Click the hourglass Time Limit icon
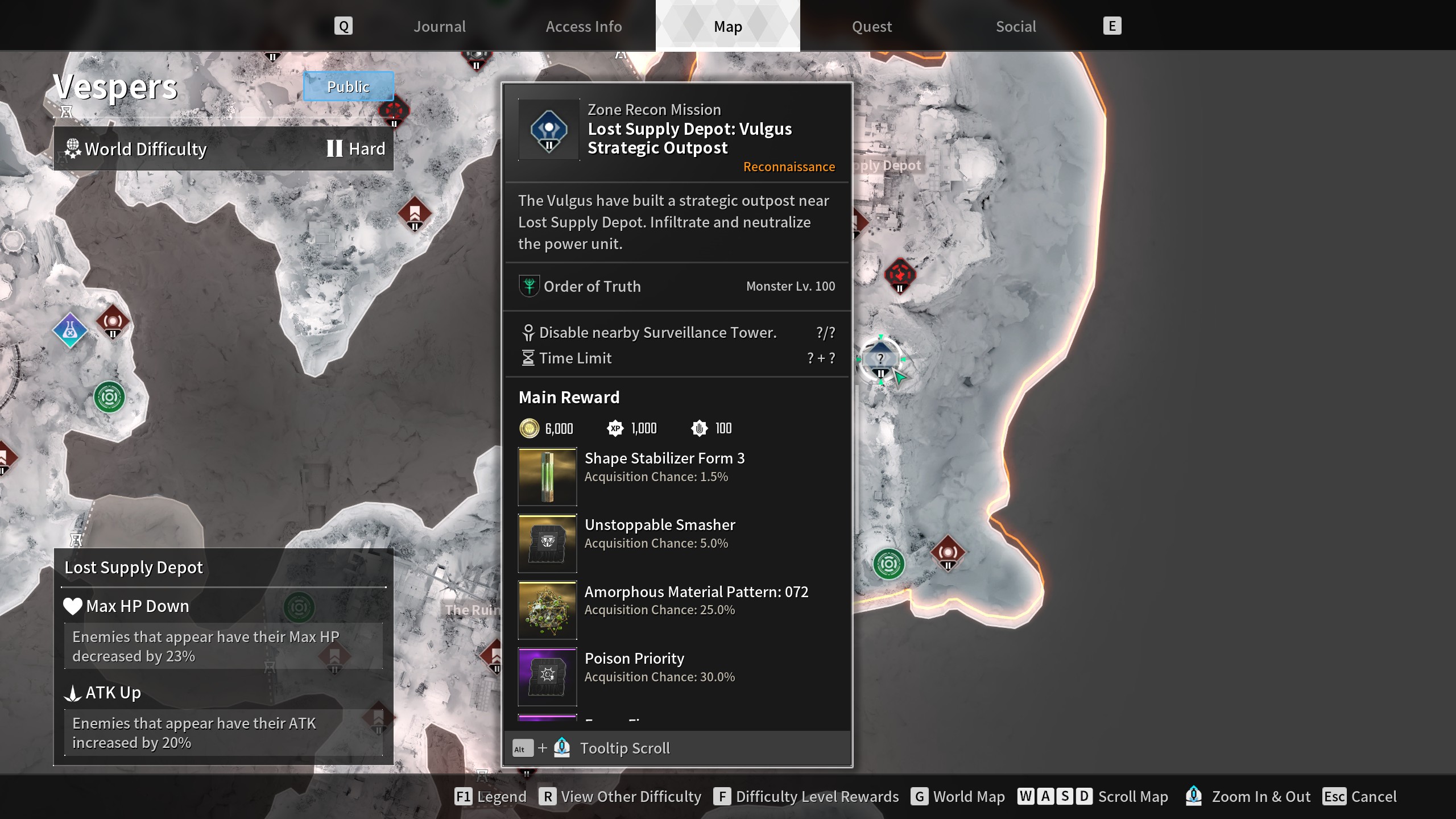 [528, 358]
